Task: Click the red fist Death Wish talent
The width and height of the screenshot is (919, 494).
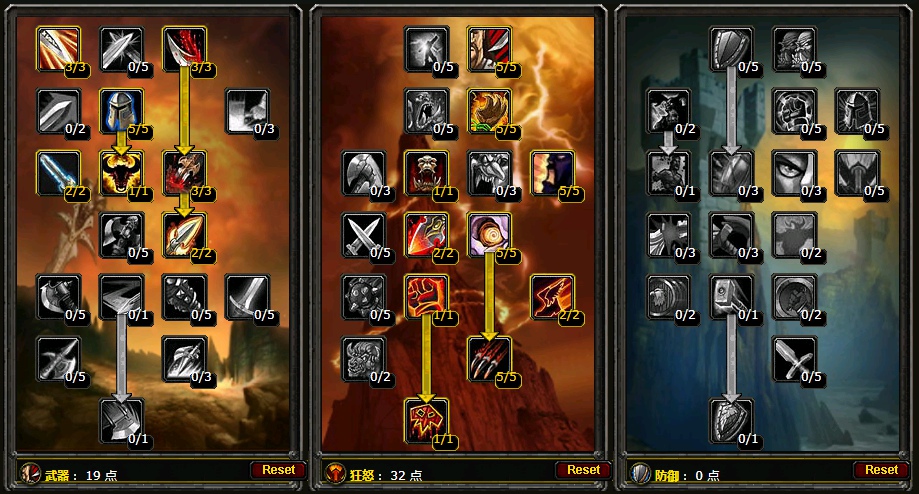Action: [x=427, y=297]
